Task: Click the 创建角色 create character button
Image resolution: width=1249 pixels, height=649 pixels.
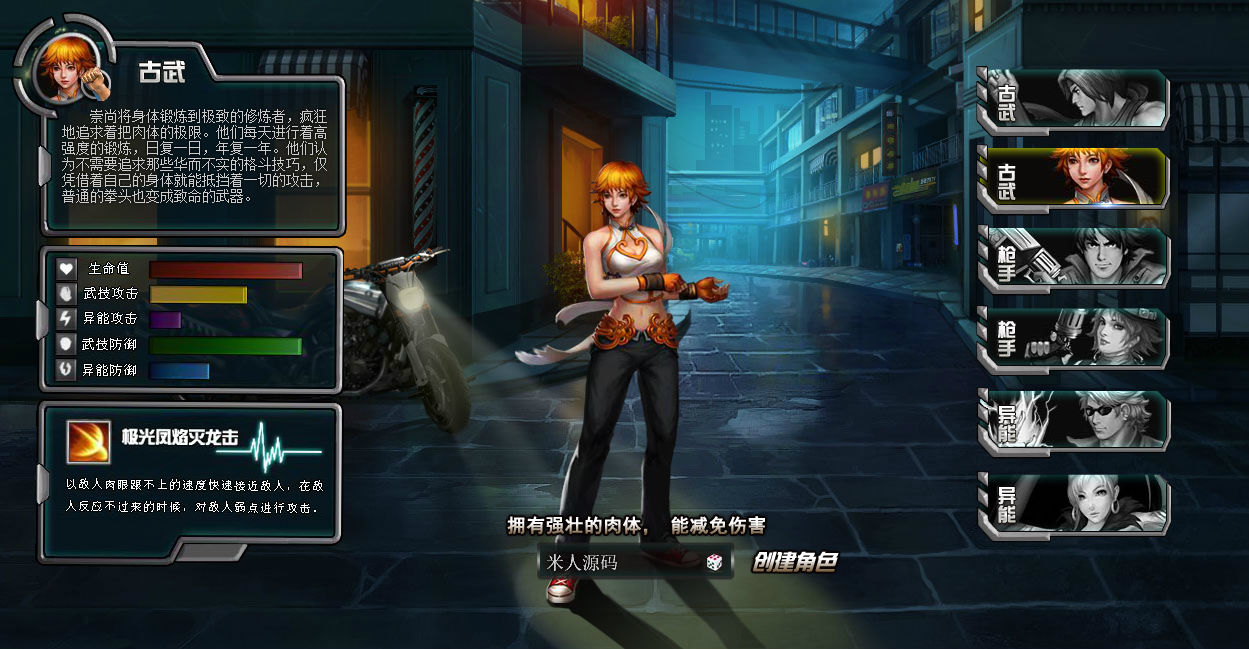Action: pos(794,563)
